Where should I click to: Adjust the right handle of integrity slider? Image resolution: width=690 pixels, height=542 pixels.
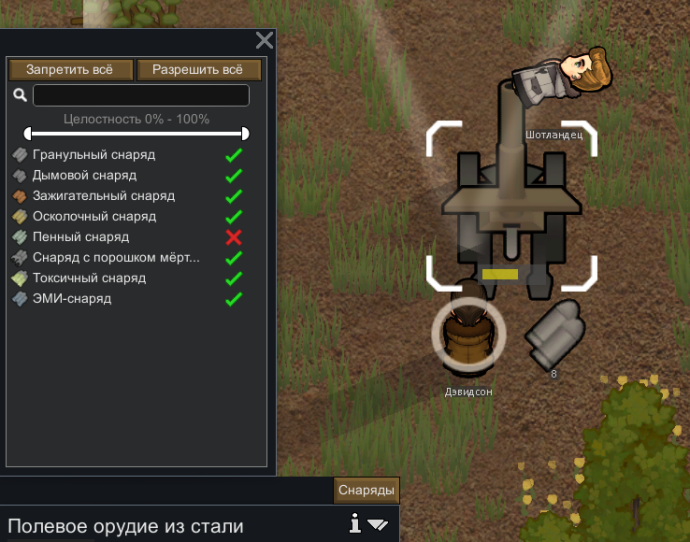coord(245,133)
